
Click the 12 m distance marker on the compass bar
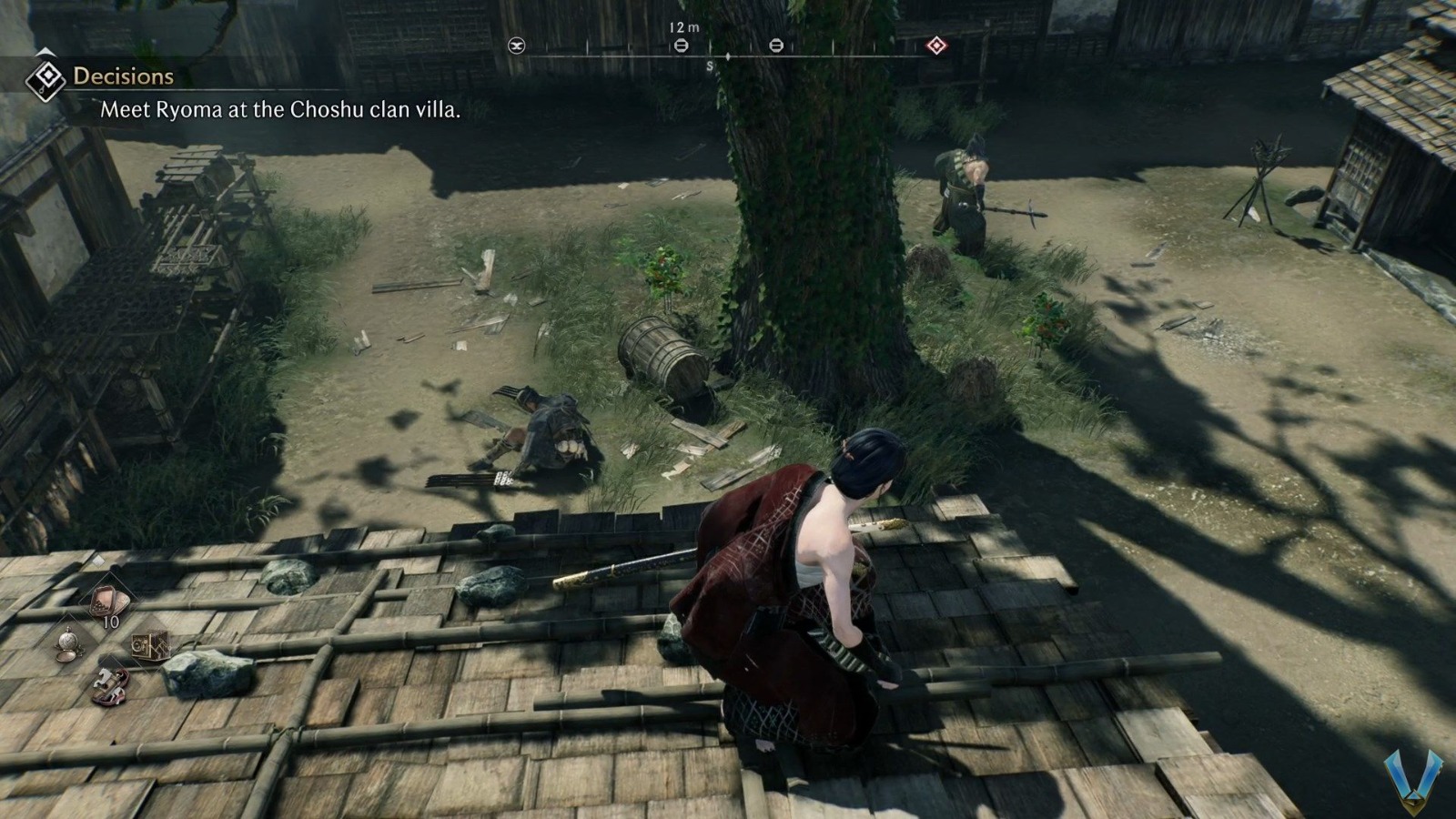(683, 28)
